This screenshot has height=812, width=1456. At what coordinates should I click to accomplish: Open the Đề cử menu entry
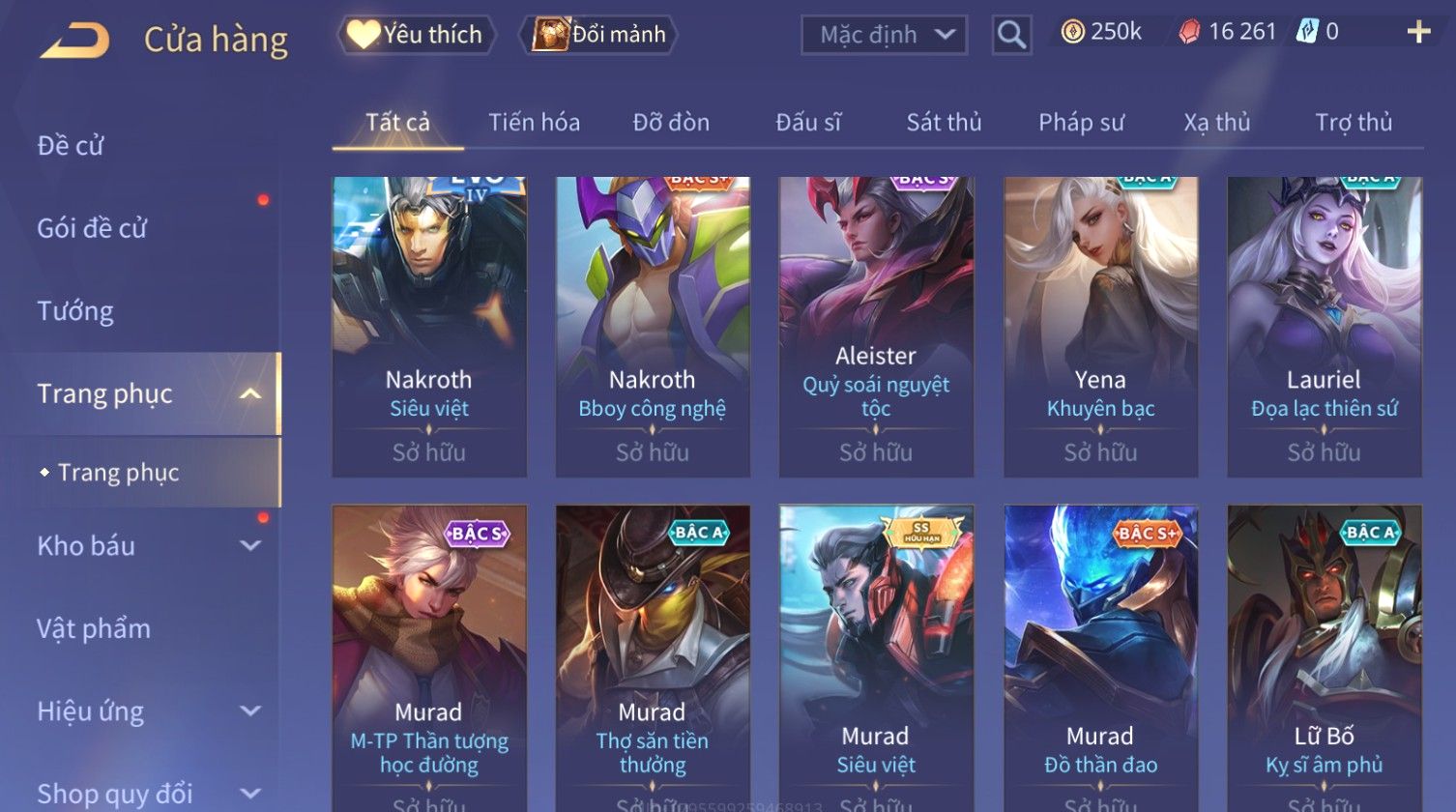pos(71,146)
